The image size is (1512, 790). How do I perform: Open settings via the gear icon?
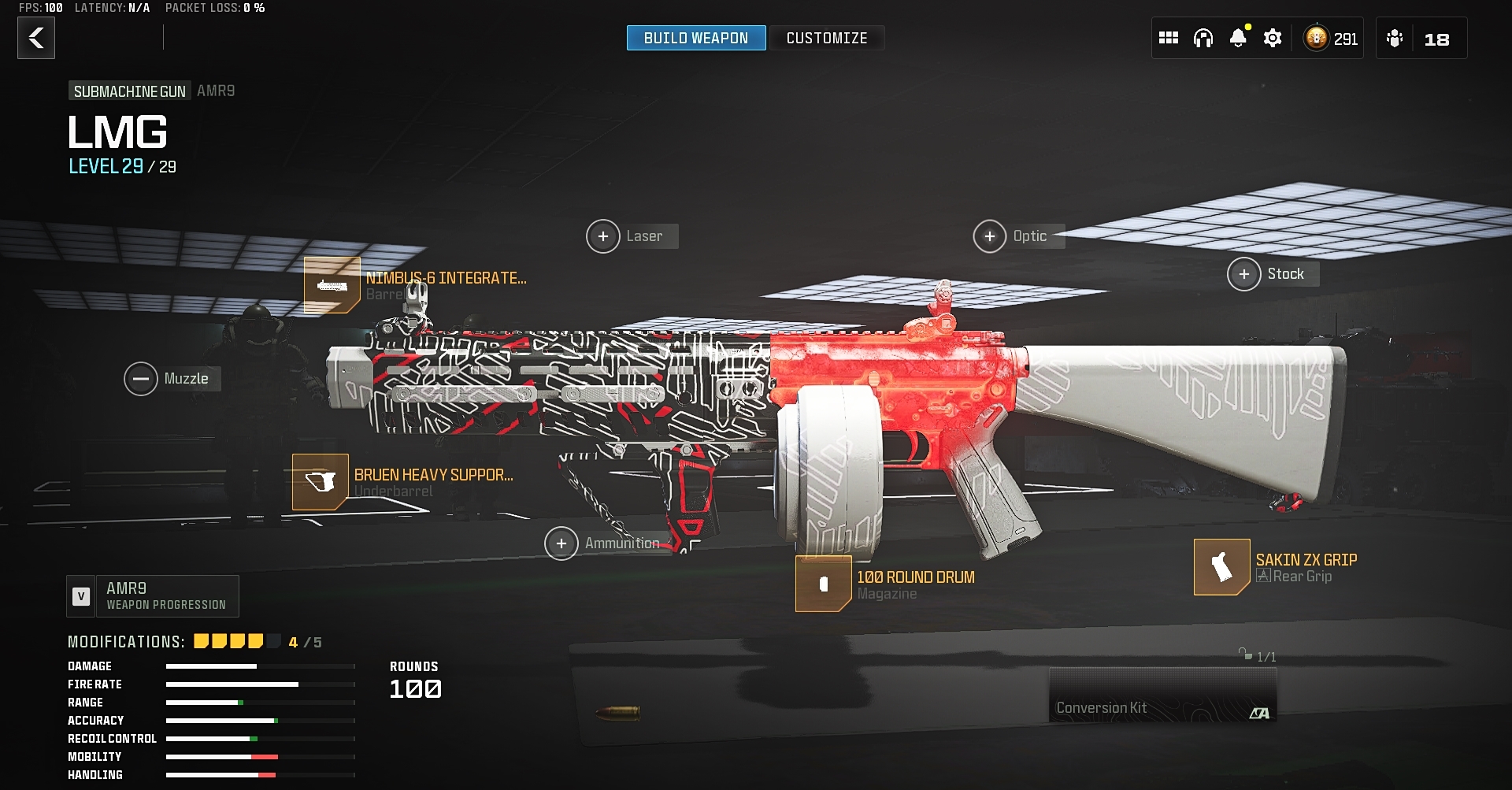[x=1273, y=38]
